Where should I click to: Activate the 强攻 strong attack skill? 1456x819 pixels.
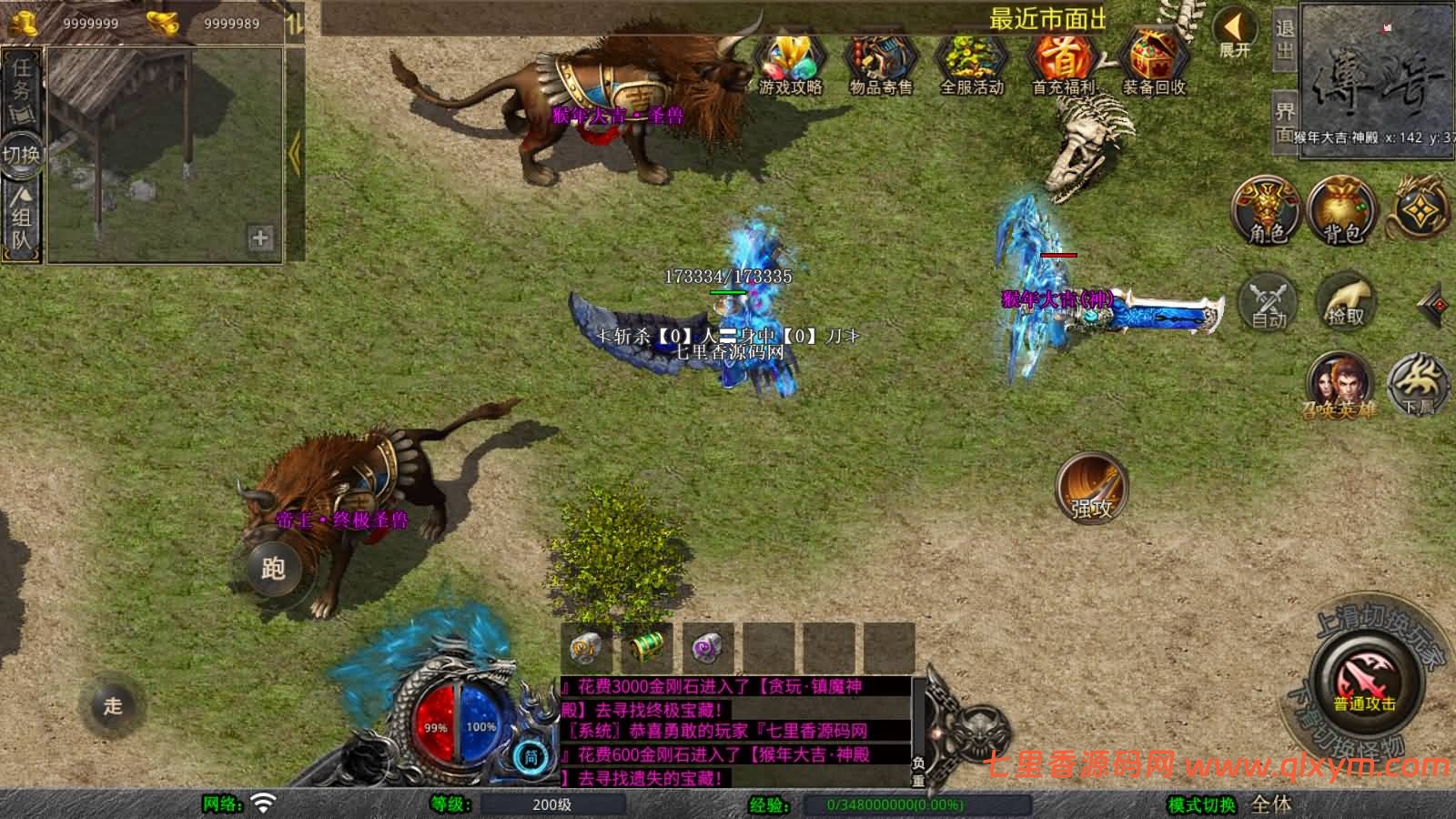[1092, 489]
